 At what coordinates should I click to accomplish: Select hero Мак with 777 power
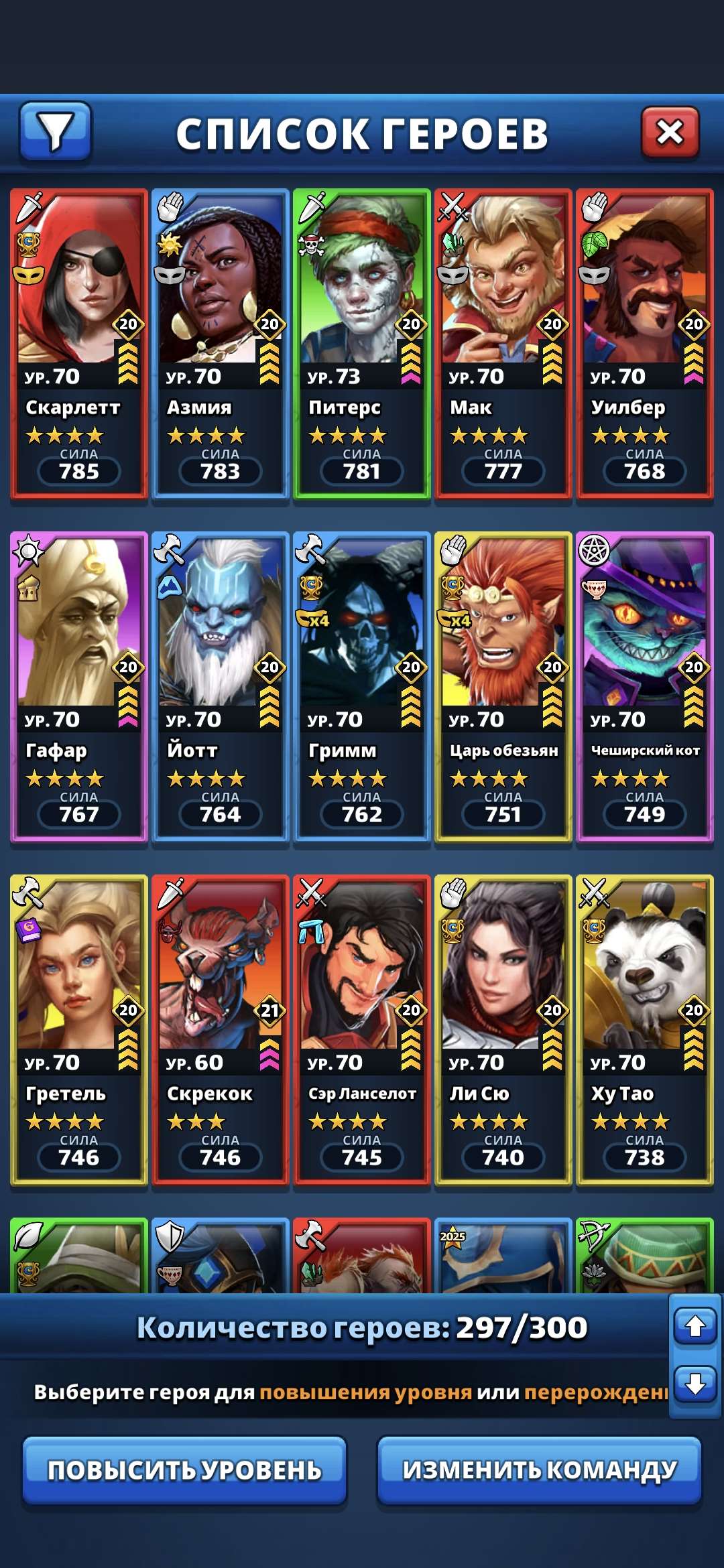coord(503,344)
